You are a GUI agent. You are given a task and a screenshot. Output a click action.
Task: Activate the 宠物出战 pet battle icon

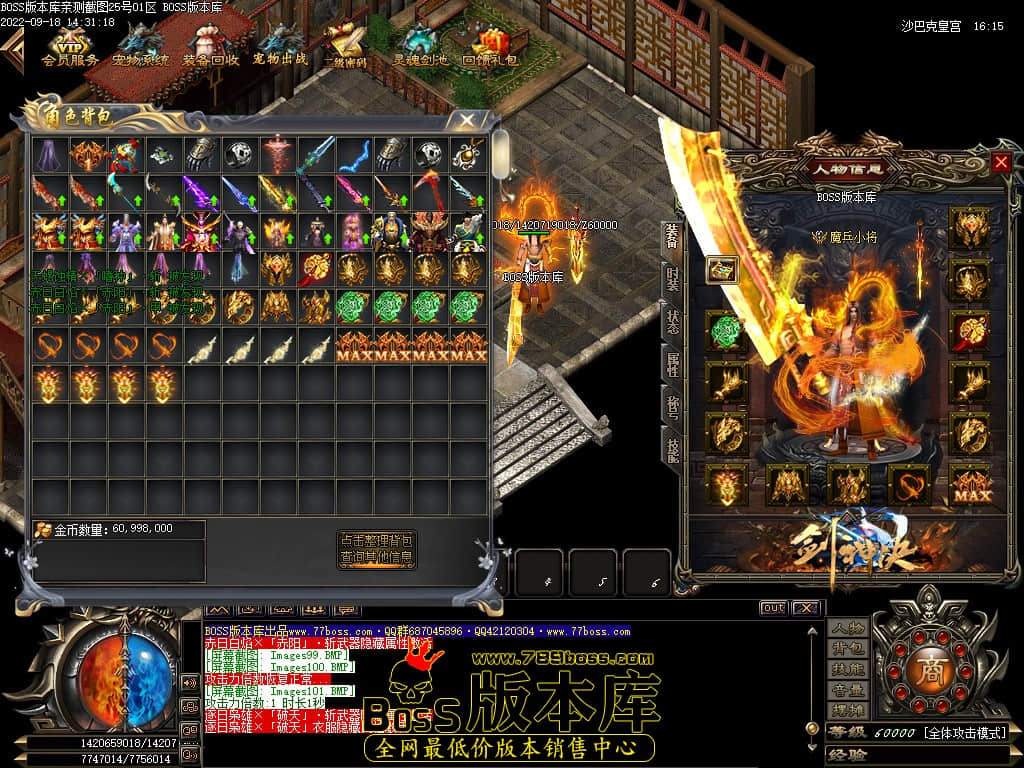[279, 46]
